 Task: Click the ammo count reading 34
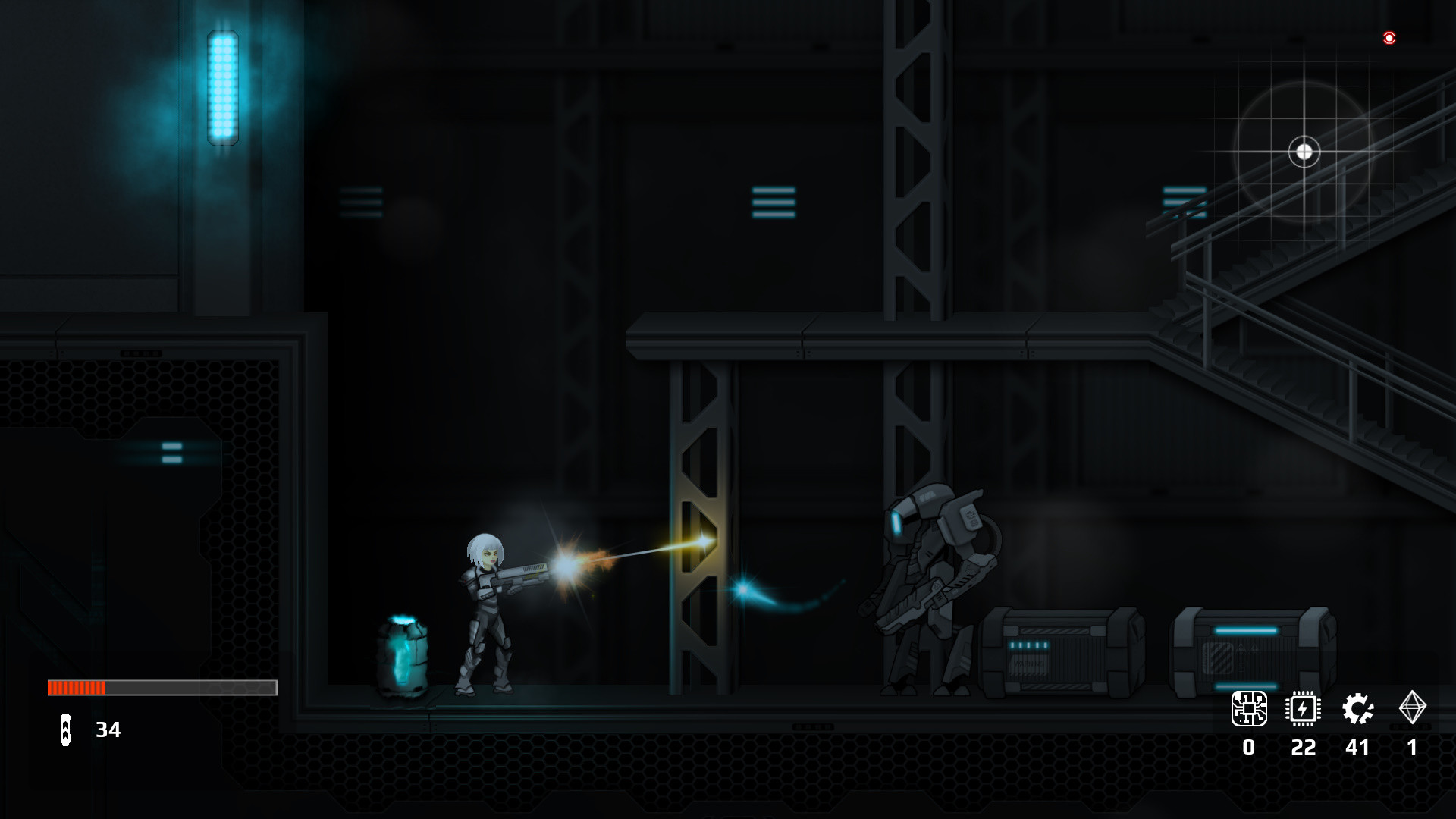point(107,730)
